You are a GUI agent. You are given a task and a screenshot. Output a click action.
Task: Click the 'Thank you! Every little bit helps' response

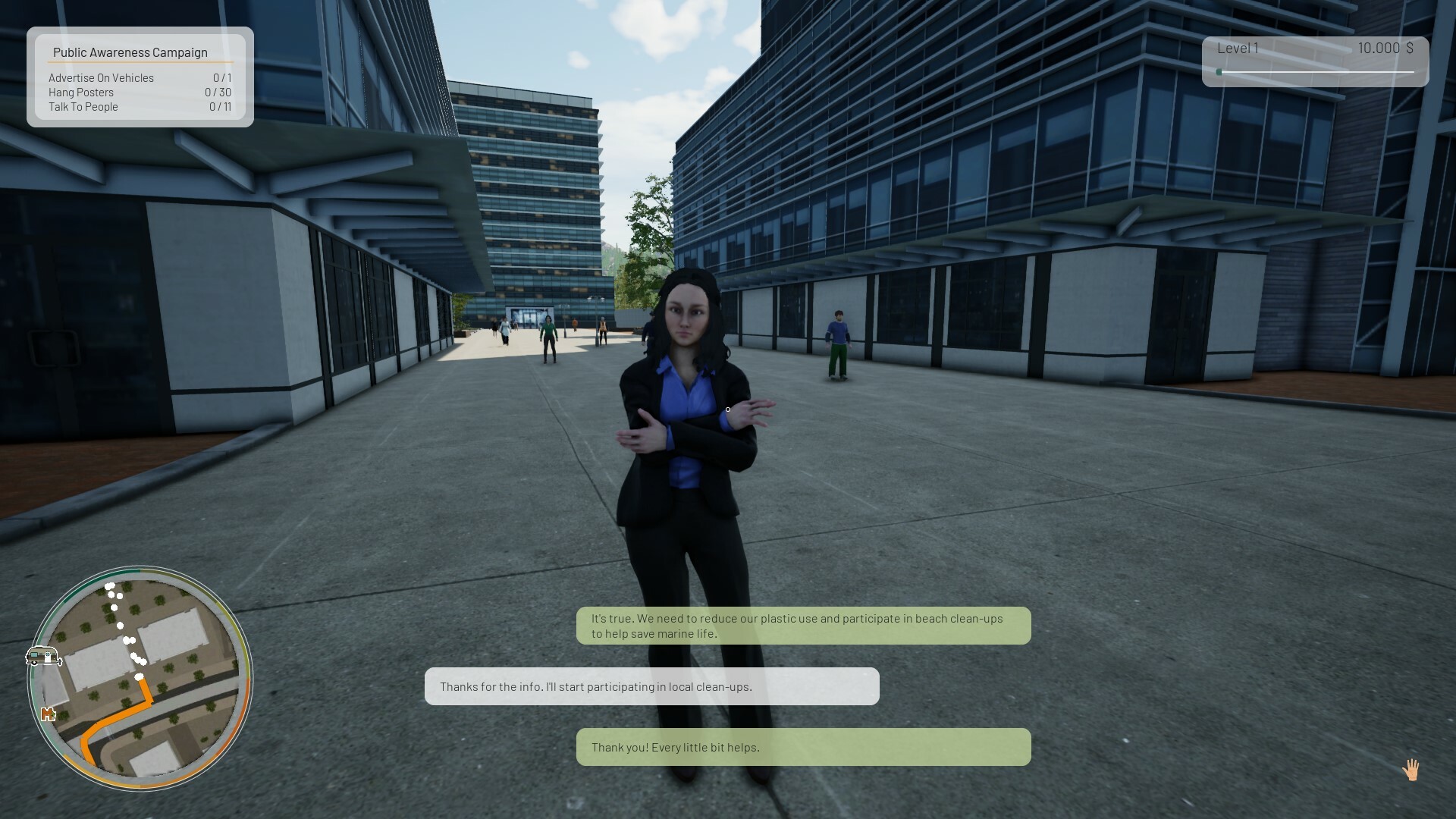803,747
